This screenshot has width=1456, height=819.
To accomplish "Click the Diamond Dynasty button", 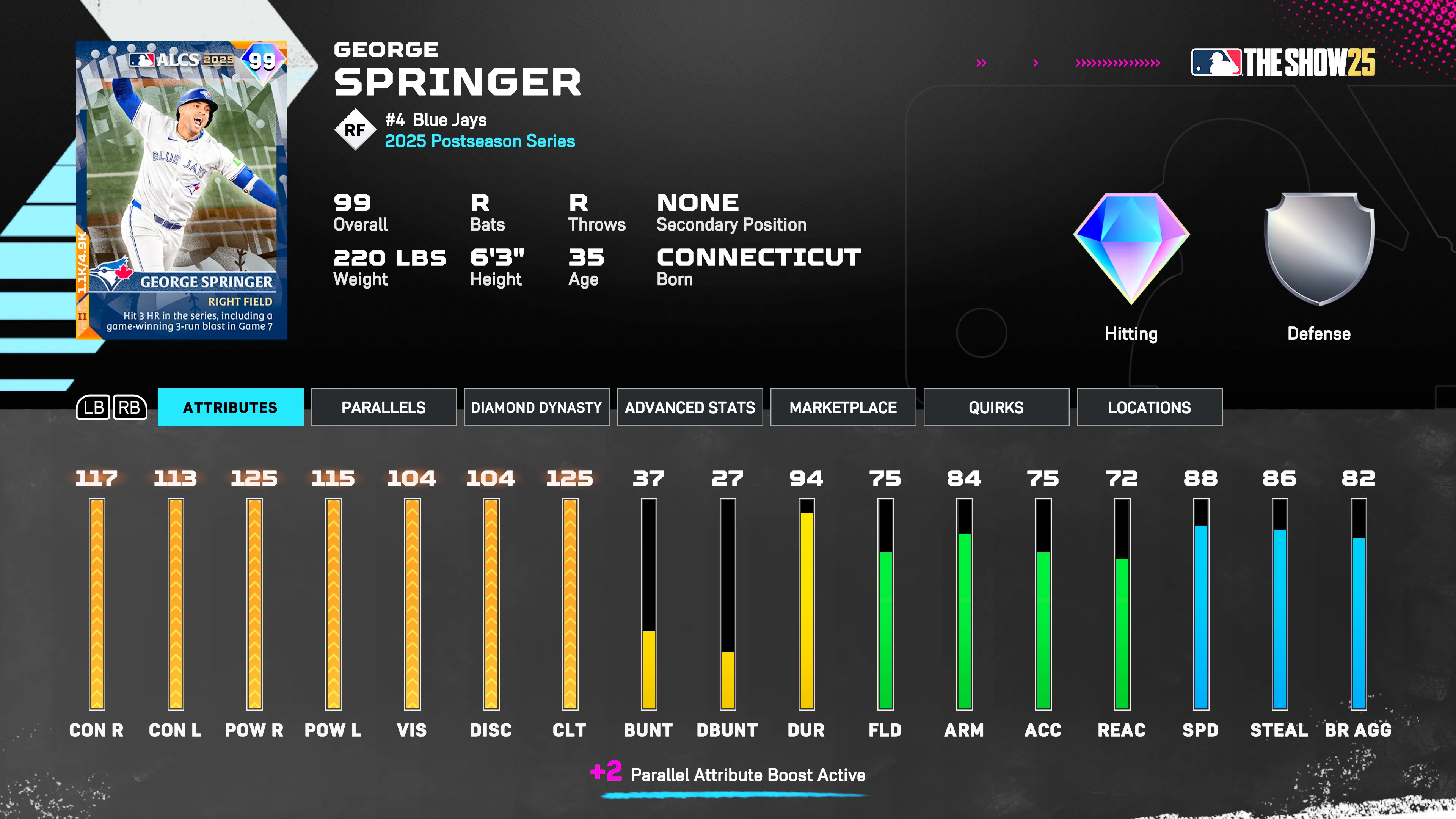I will click(537, 407).
